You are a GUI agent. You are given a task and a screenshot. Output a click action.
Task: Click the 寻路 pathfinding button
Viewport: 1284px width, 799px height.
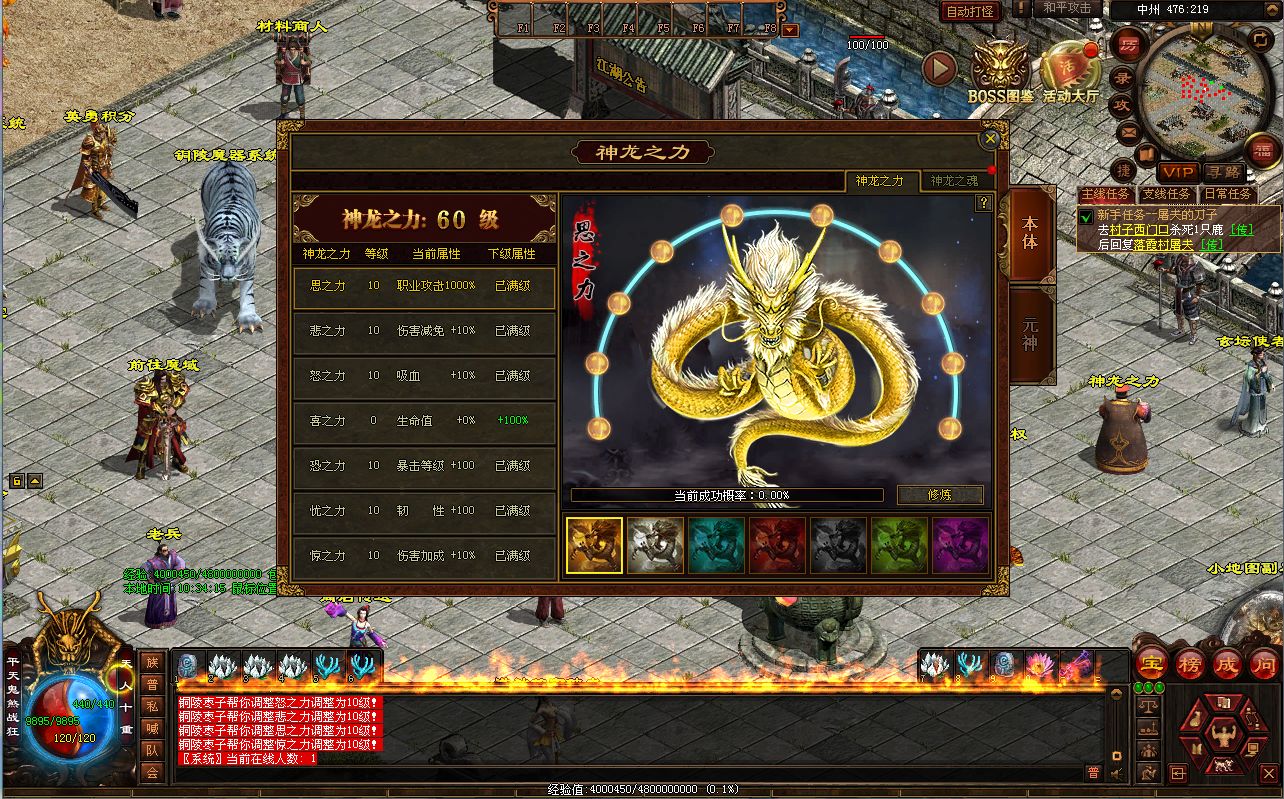point(1223,173)
